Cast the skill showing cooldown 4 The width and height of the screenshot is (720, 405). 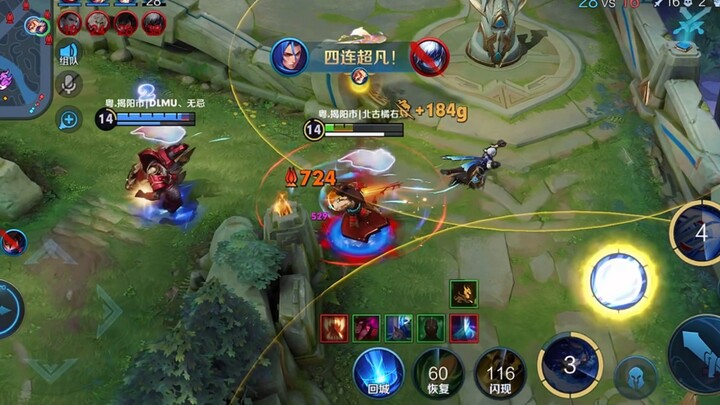click(x=700, y=233)
